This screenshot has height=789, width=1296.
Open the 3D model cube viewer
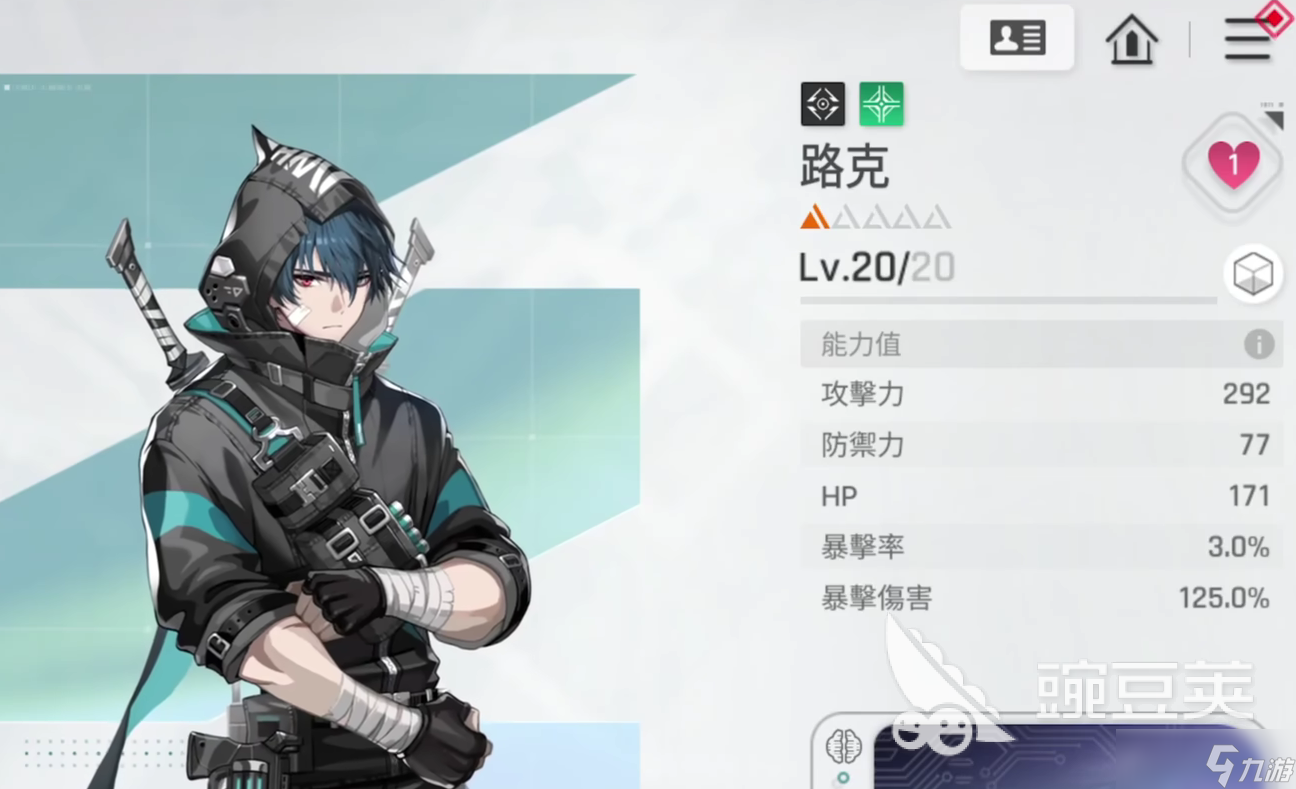[x=1253, y=273]
